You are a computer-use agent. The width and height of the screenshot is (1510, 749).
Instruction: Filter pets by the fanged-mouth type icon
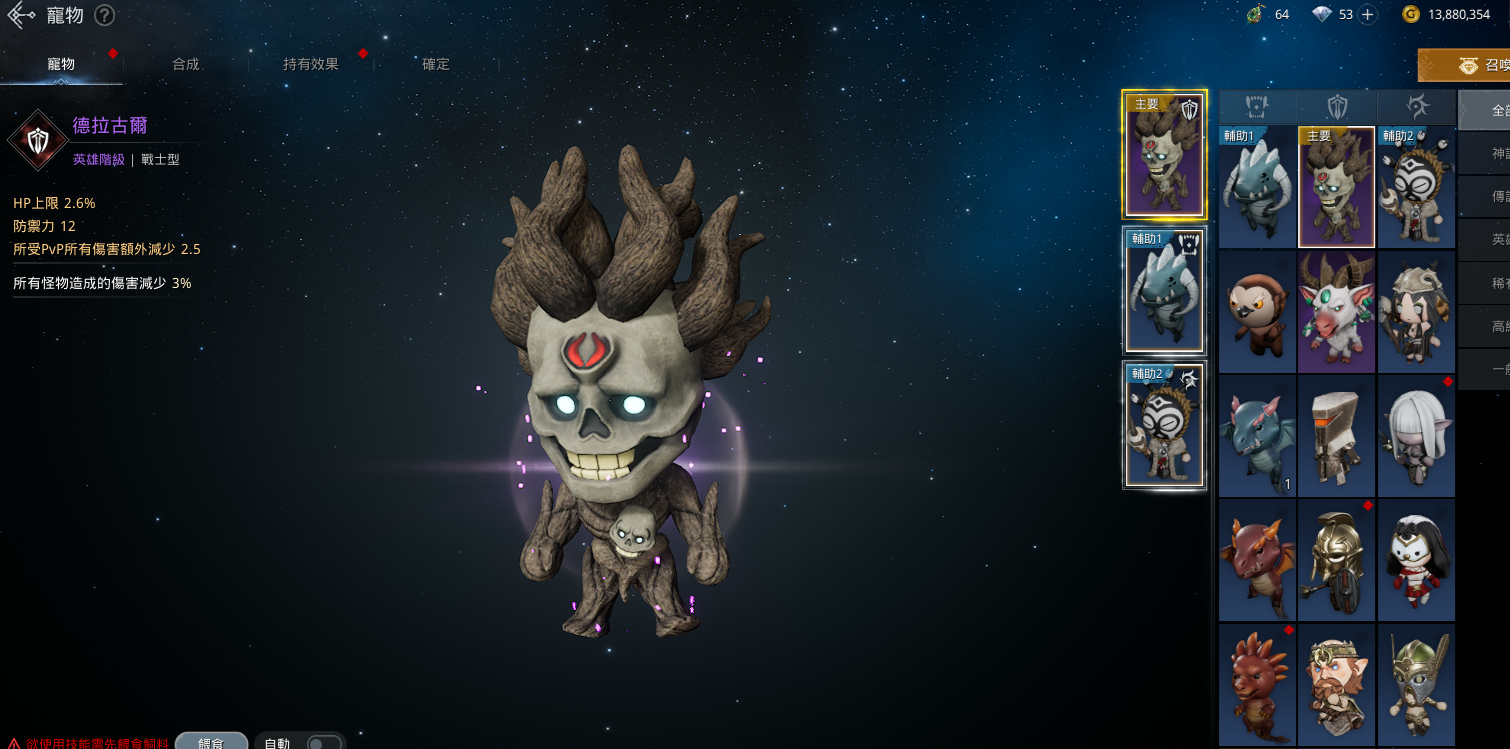[x=1257, y=106]
